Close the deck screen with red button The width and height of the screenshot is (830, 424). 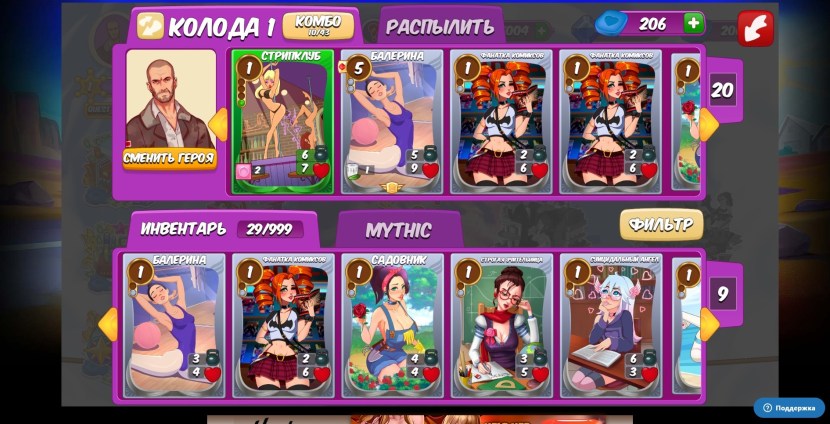click(755, 27)
